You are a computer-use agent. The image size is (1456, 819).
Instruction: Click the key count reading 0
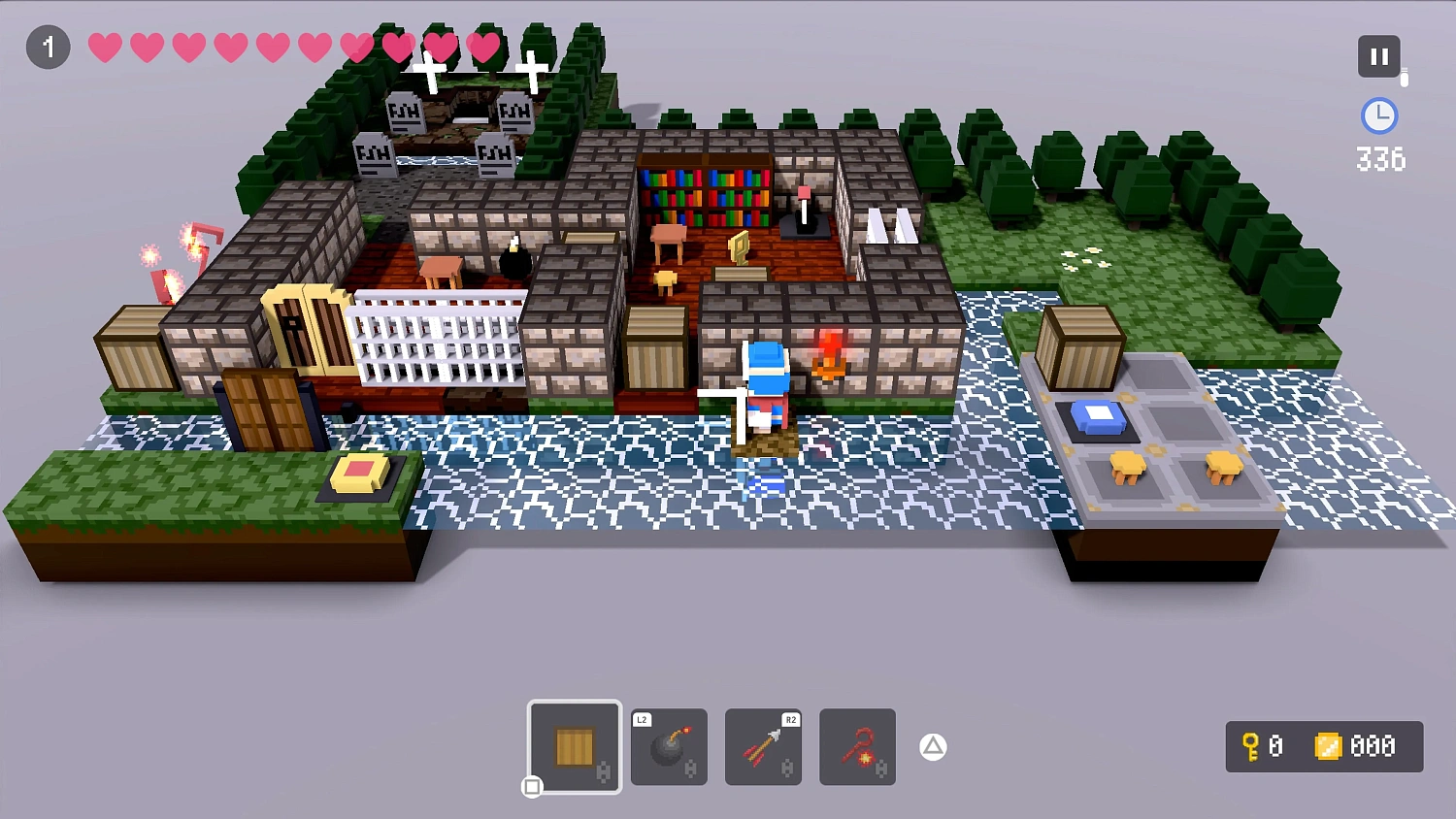pyautogui.click(x=1276, y=747)
